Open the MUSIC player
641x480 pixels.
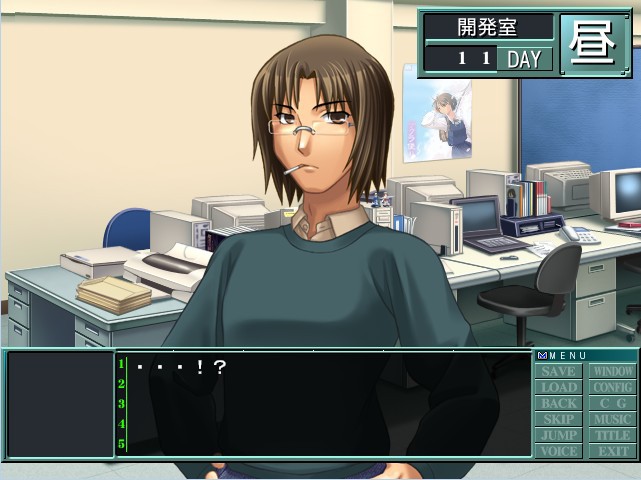(x=612, y=419)
